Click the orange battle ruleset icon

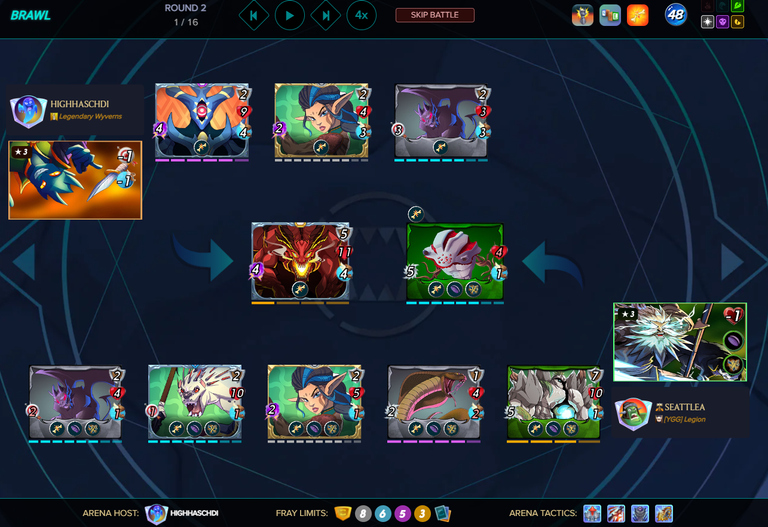(x=637, y=15)
